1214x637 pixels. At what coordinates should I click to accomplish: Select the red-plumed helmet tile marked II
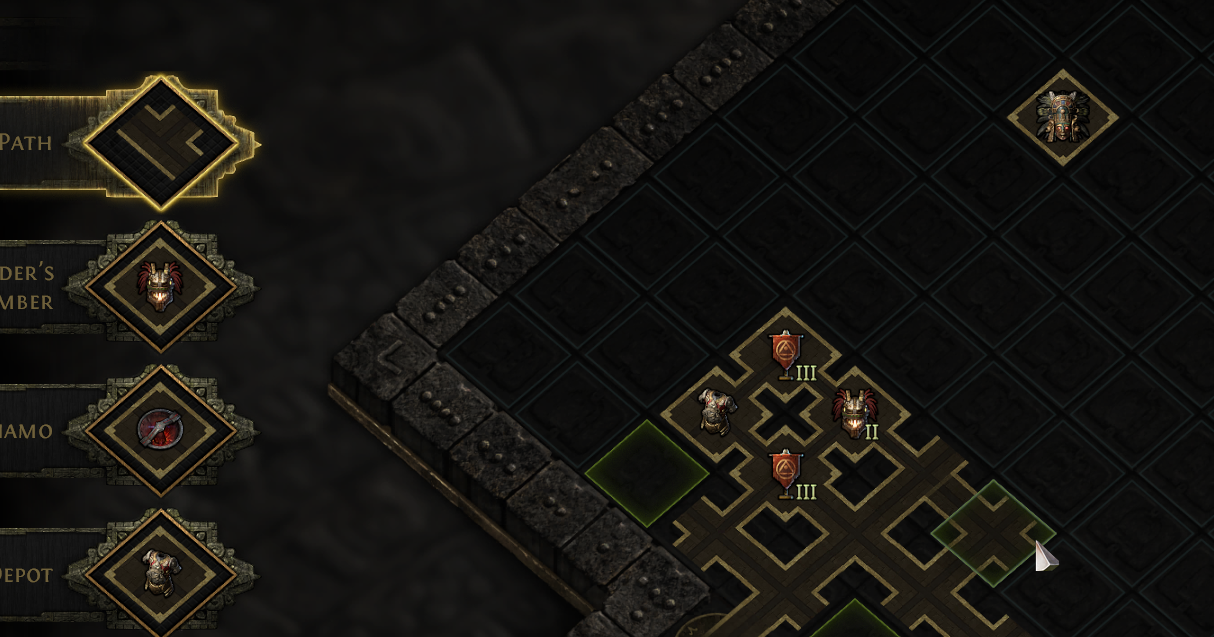(853, 413)
